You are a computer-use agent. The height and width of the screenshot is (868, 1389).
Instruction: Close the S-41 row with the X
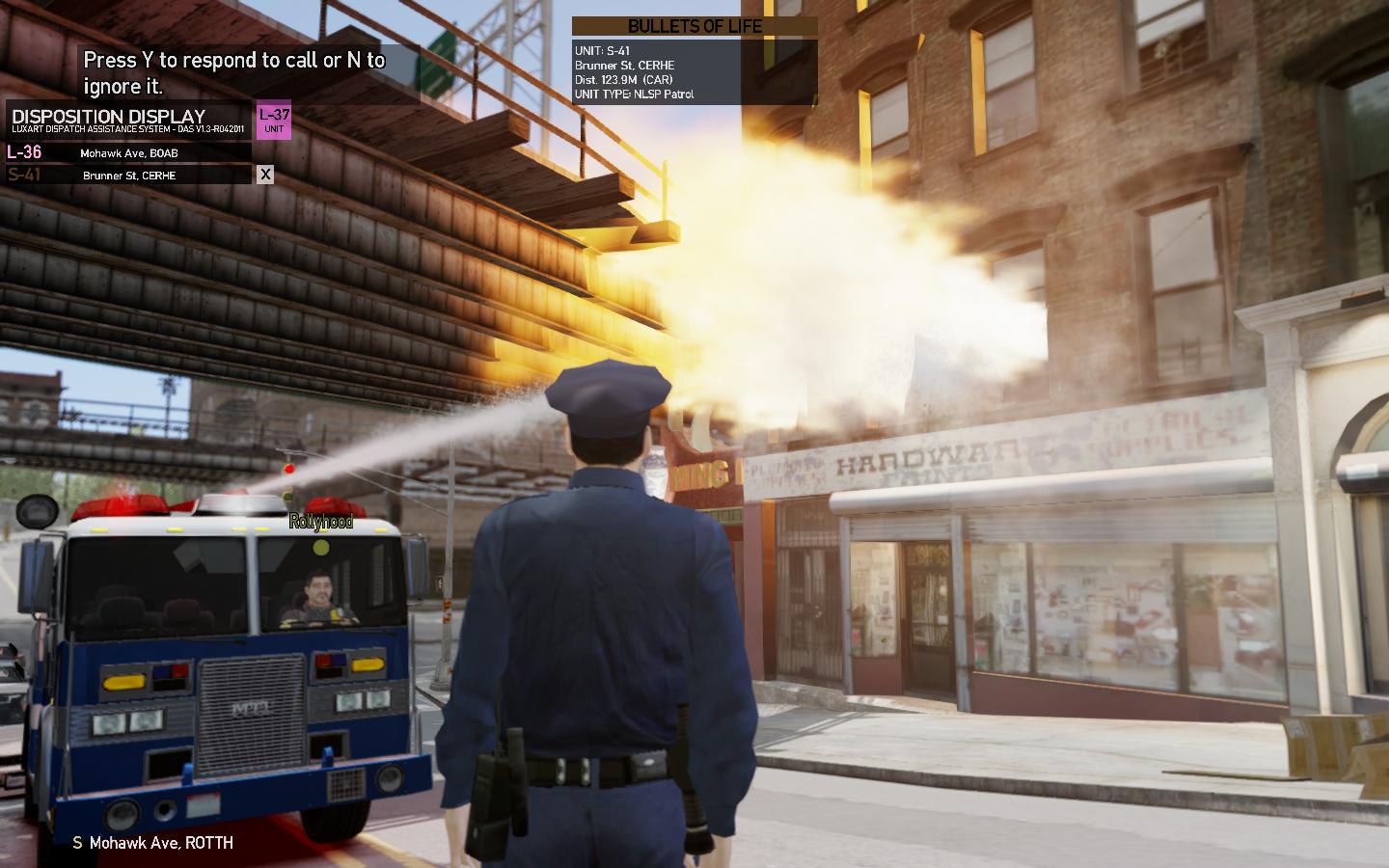[265, 175]
